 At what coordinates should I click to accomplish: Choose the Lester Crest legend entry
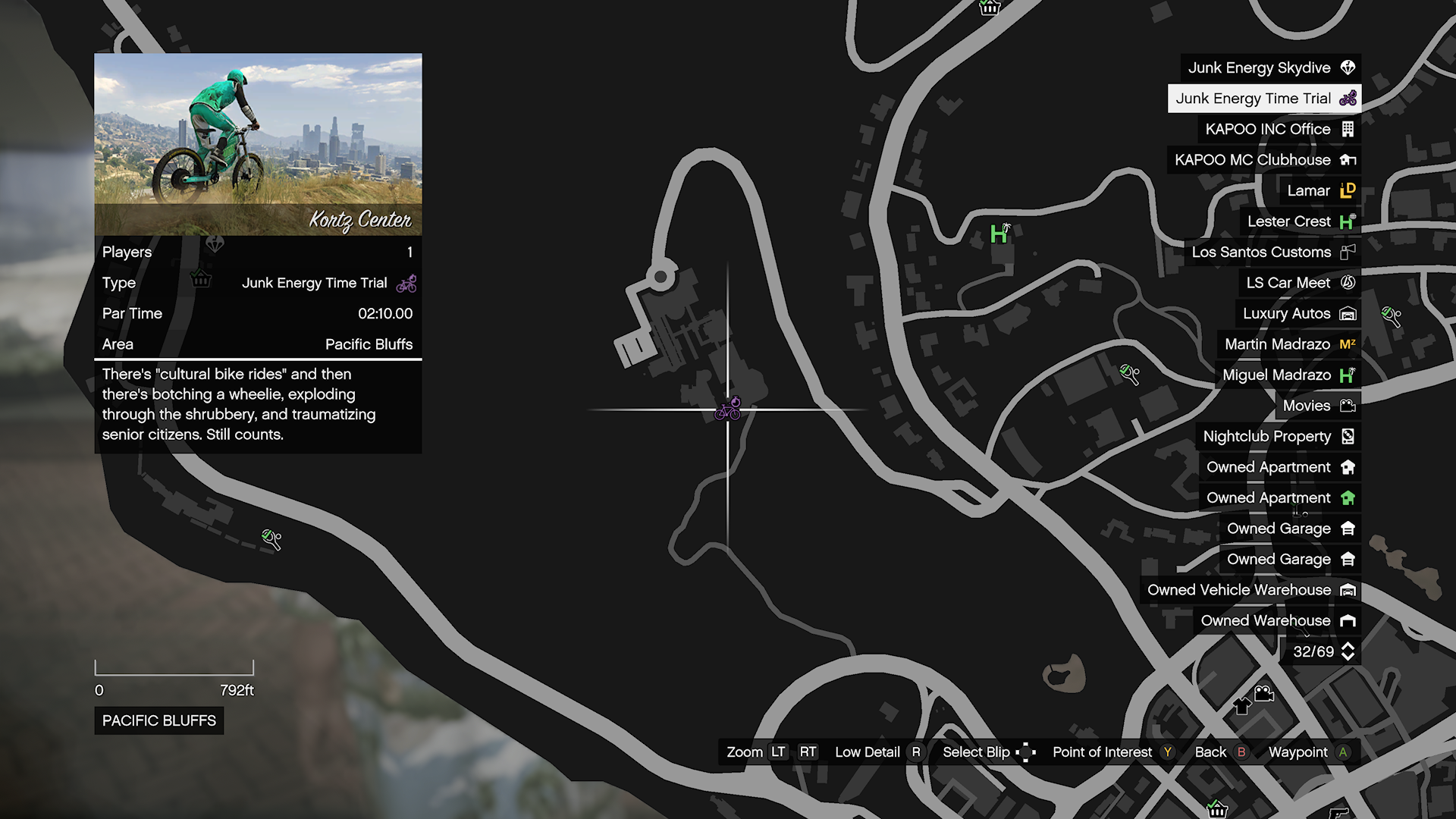[1300, 221]
